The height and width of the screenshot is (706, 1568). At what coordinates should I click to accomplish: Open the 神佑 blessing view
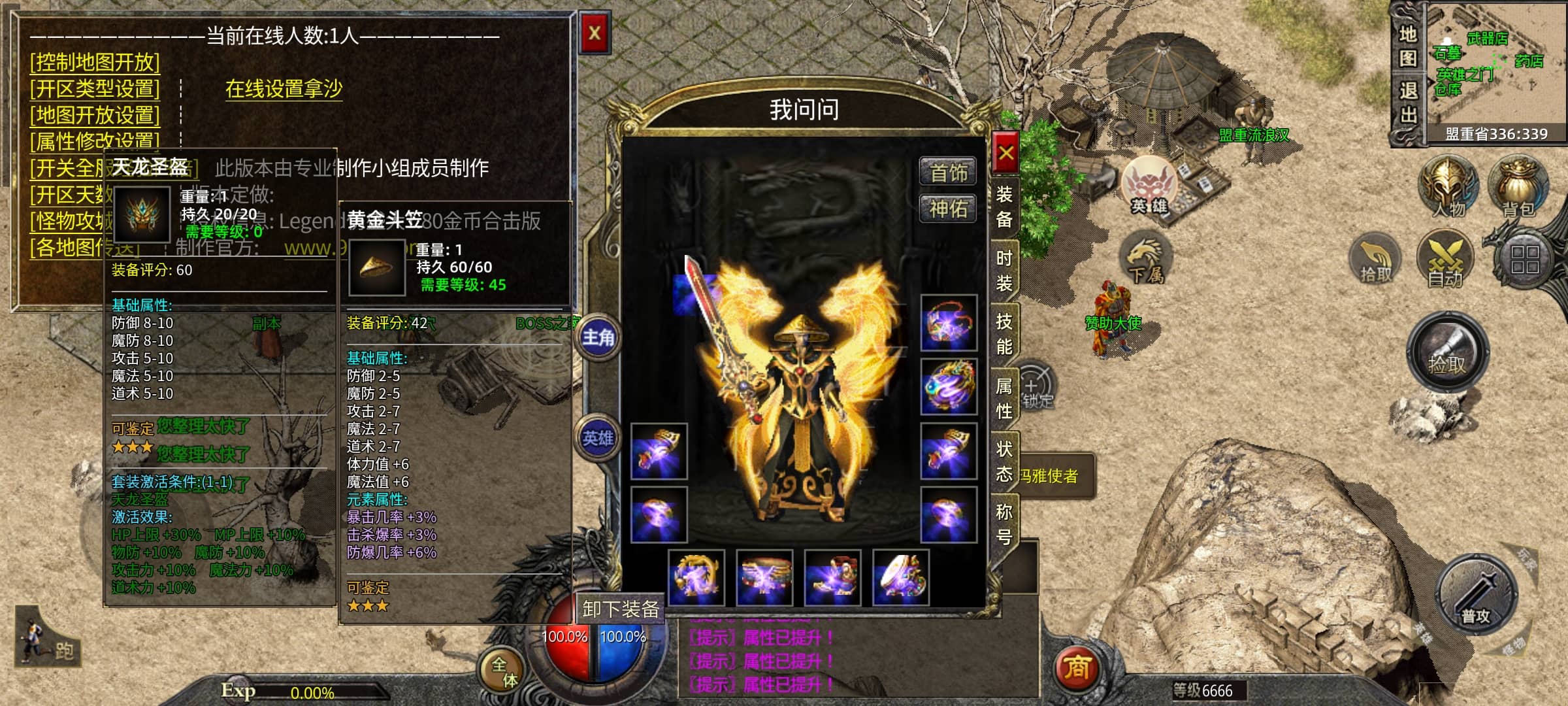948,209
